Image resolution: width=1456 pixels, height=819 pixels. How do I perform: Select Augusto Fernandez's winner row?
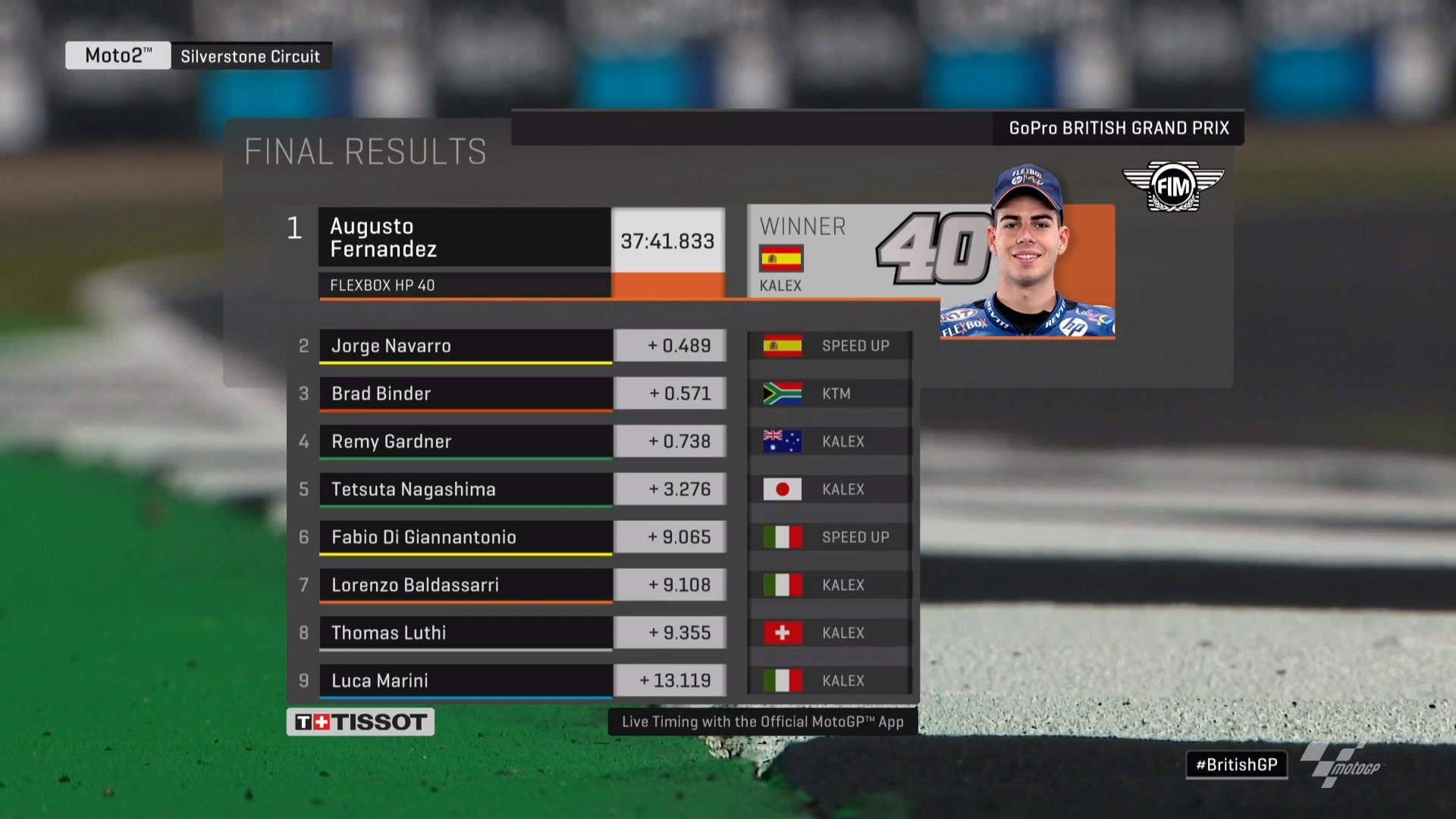(464, 237)
